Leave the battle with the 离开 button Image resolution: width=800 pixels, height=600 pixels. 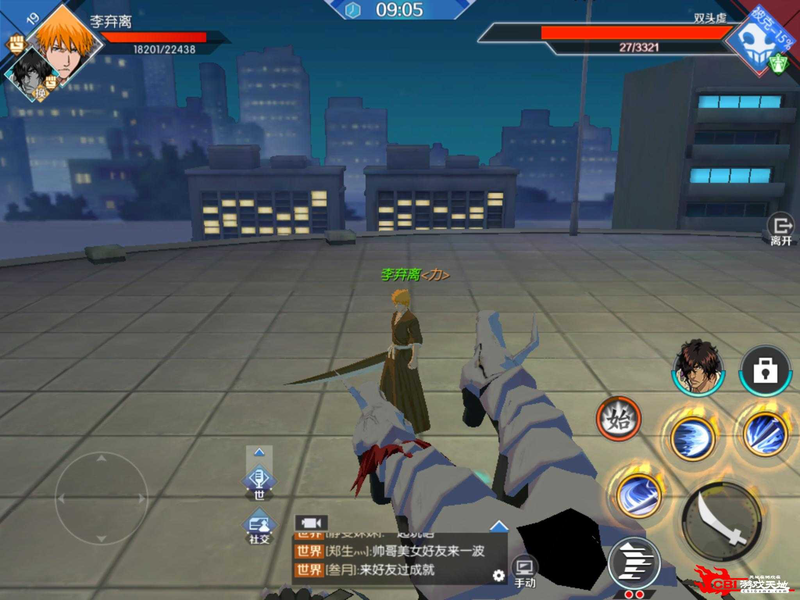click(x=780, y=231)
